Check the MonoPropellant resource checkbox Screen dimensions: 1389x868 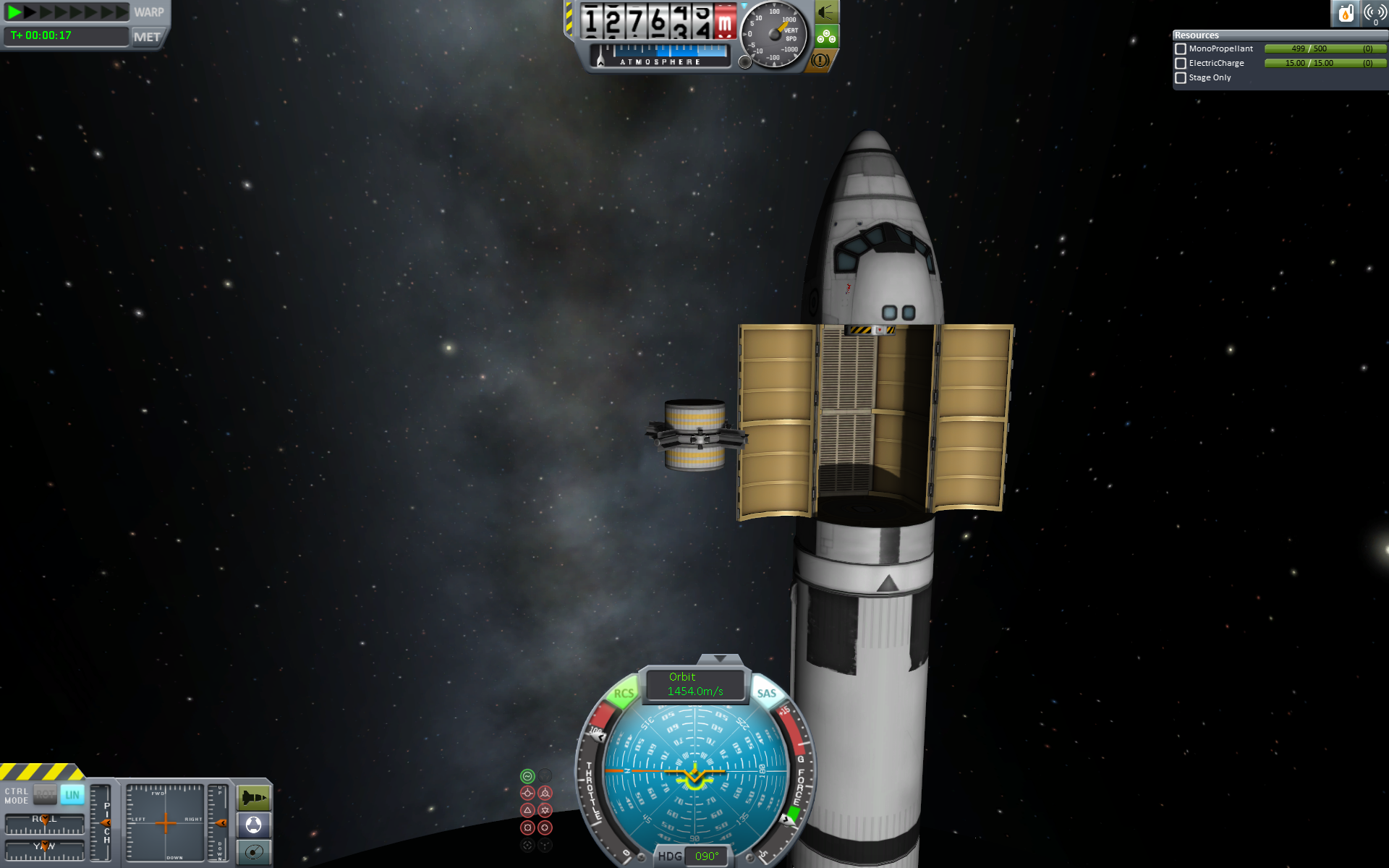pyautogui.click(x=1181, y=49)
